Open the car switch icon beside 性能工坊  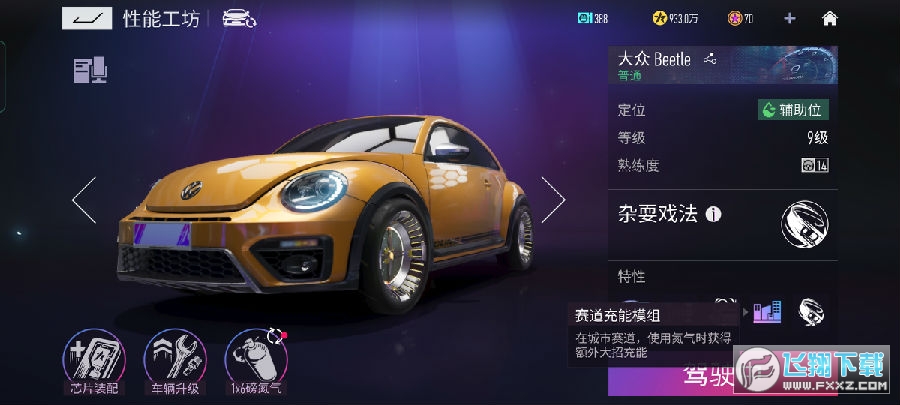(239, 18)
